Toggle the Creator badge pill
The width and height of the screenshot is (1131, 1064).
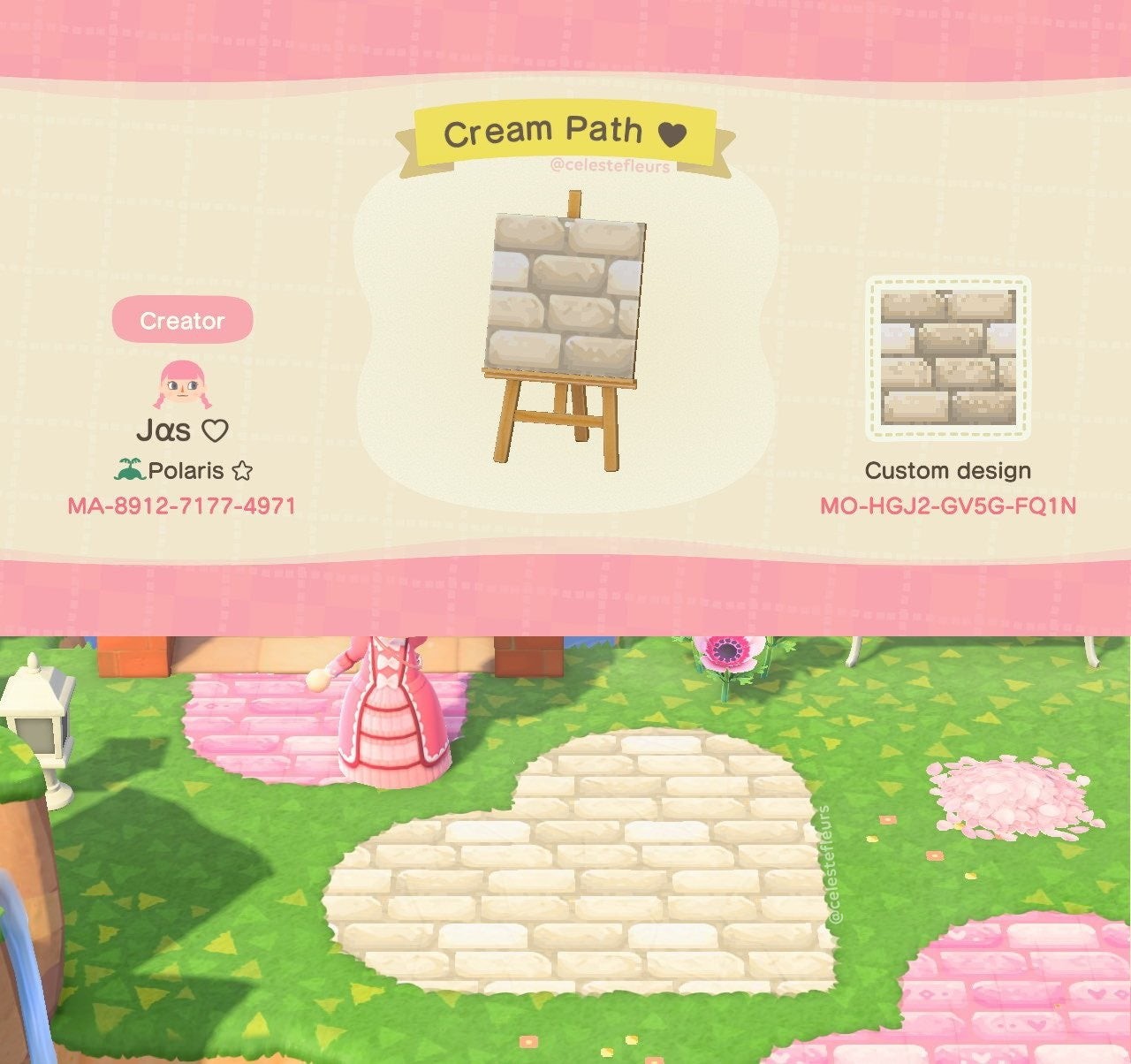click(181, 322)
